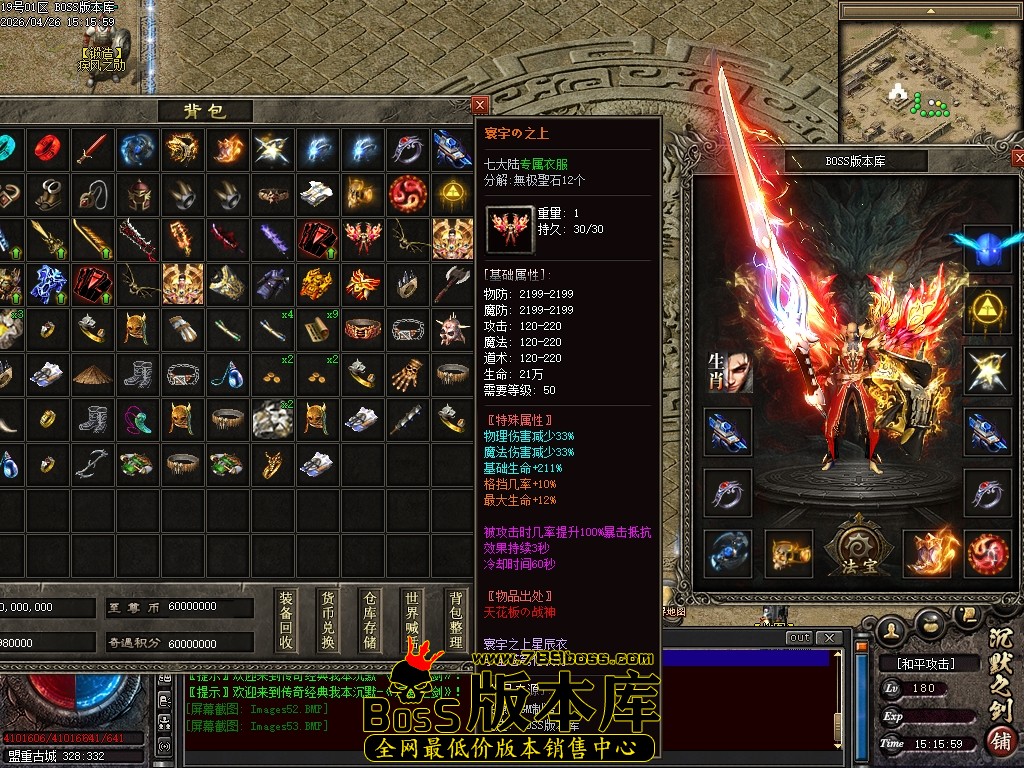Click the 装备回收 equipment recycle button
Viewport: 1024px width, 768px height.
[287, 620]
